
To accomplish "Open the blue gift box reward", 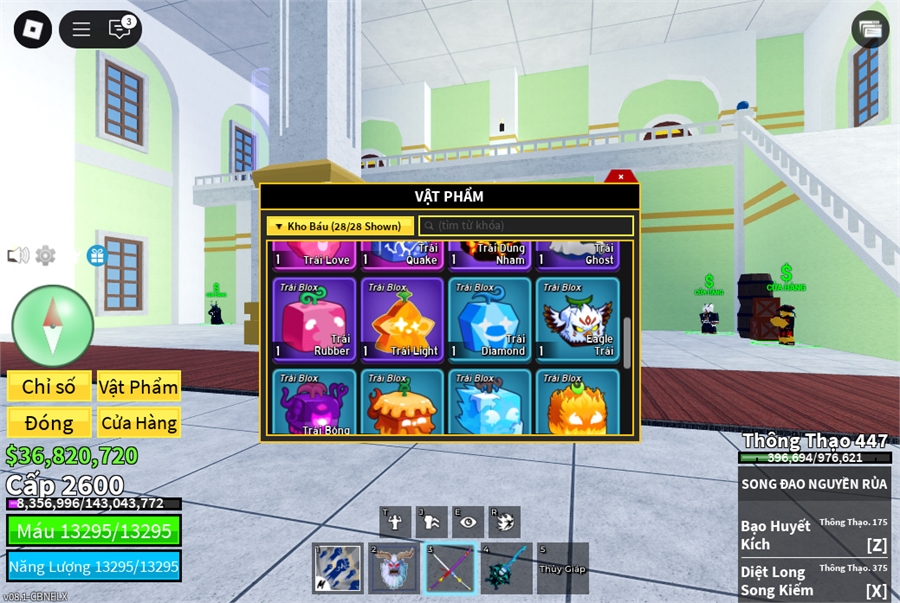I will point(97,256).
